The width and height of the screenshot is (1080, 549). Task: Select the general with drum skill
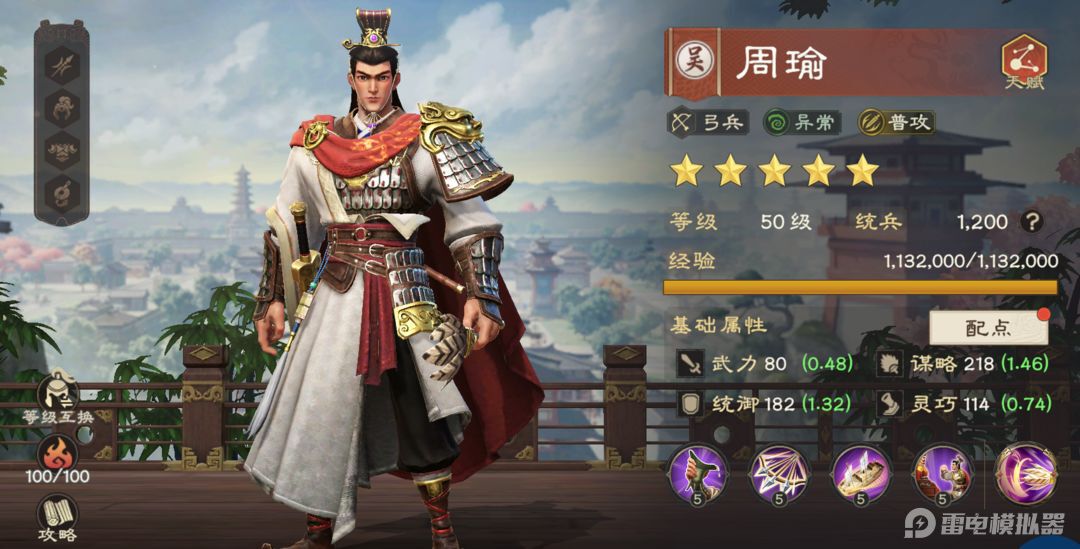[x=943, y=474]
